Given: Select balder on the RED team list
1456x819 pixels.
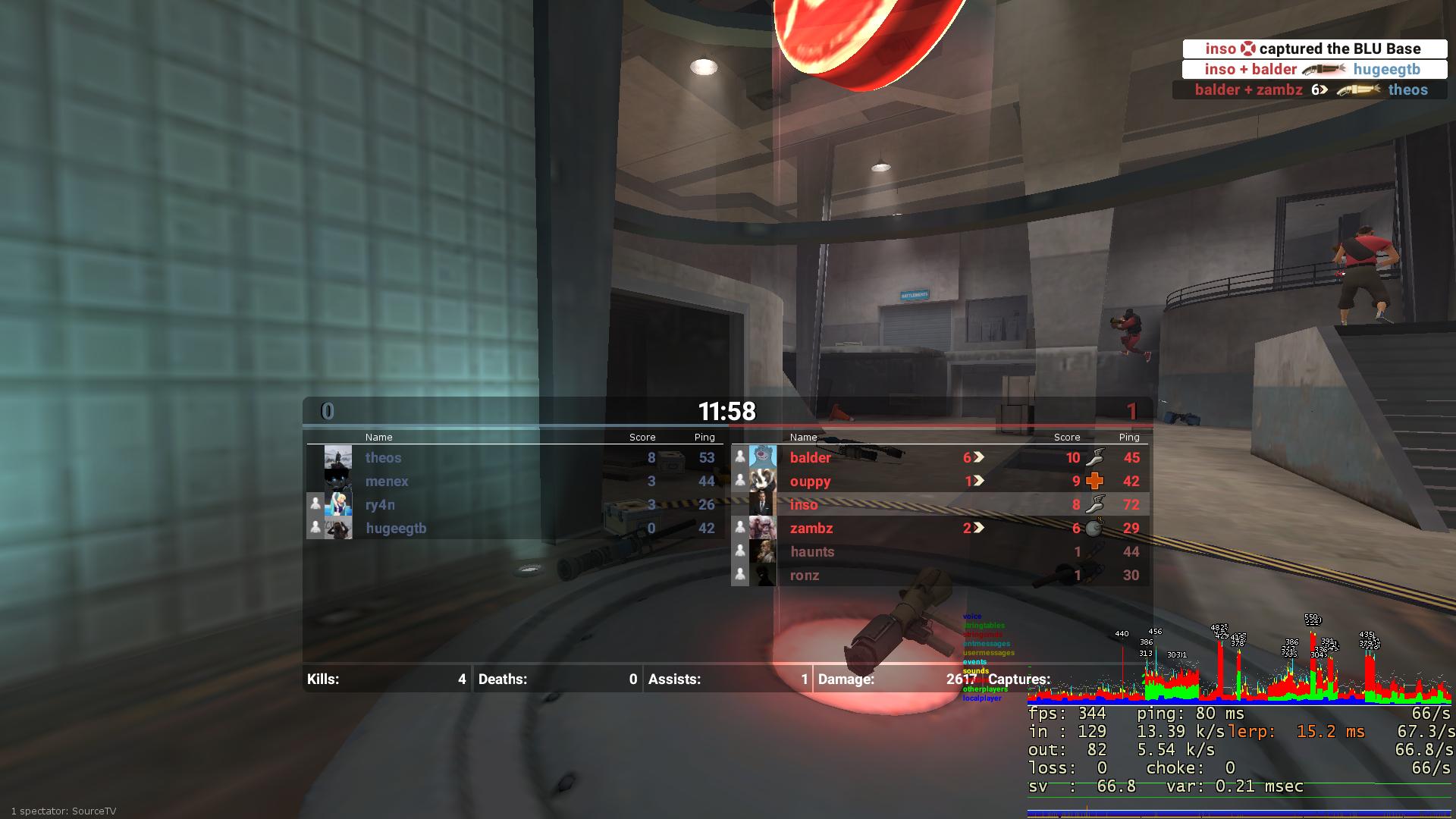Looking at the screenshot, I should coord(811,457).
